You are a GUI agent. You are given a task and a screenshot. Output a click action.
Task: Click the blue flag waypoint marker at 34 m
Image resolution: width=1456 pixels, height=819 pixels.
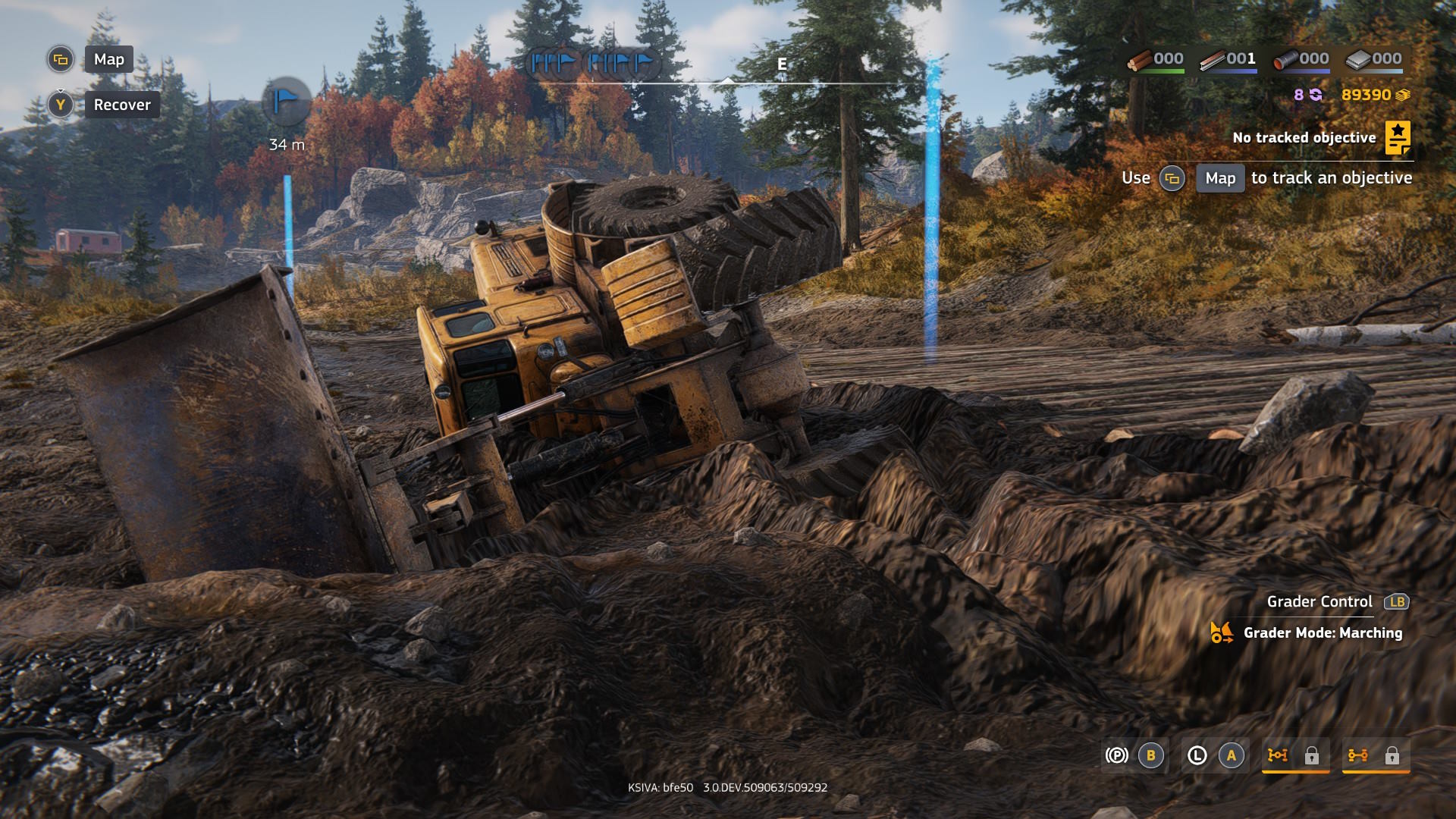point(286,101)
